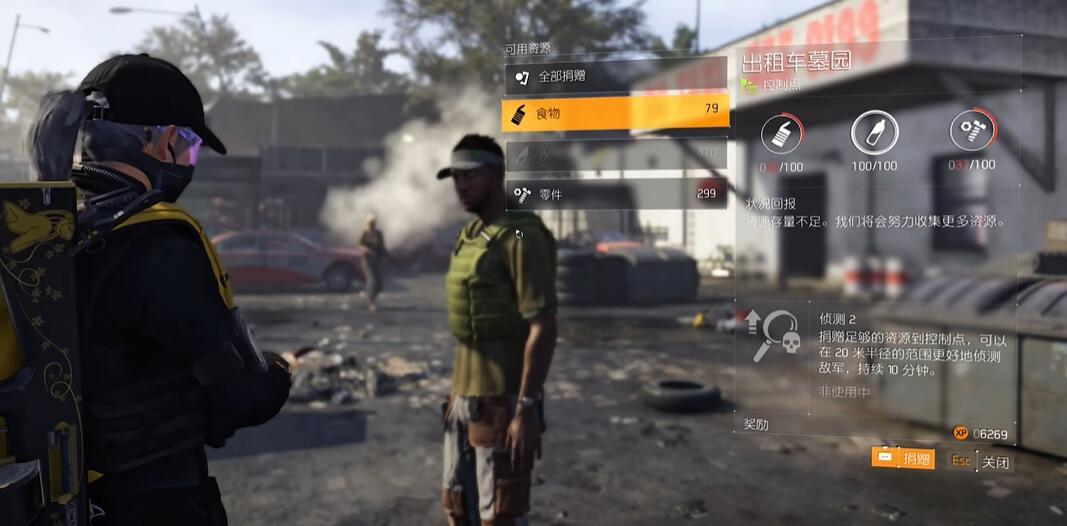This screenshot has width=1067, height=526.
Task: Select the greyed-out 水 water row
Action: [x=615, y=154]
